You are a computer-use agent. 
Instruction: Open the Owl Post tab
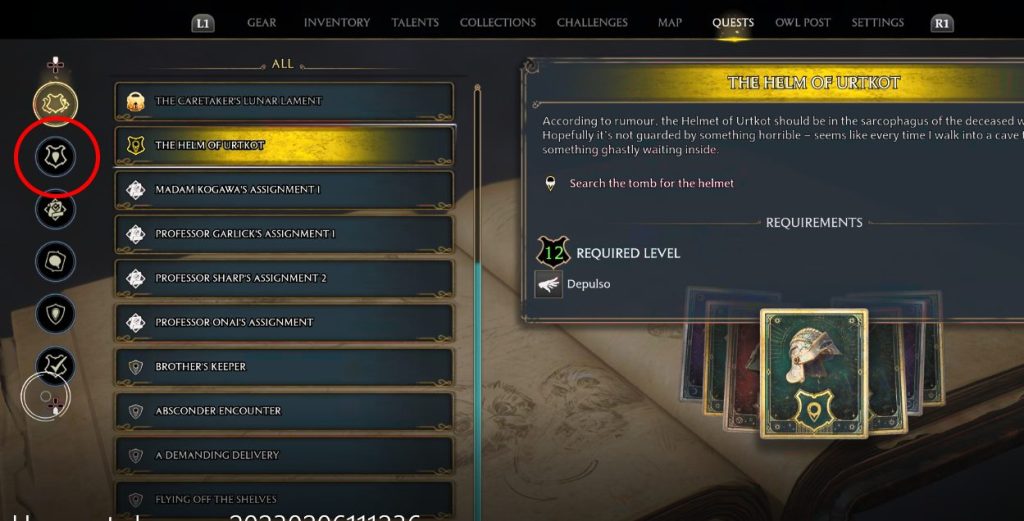803,22
